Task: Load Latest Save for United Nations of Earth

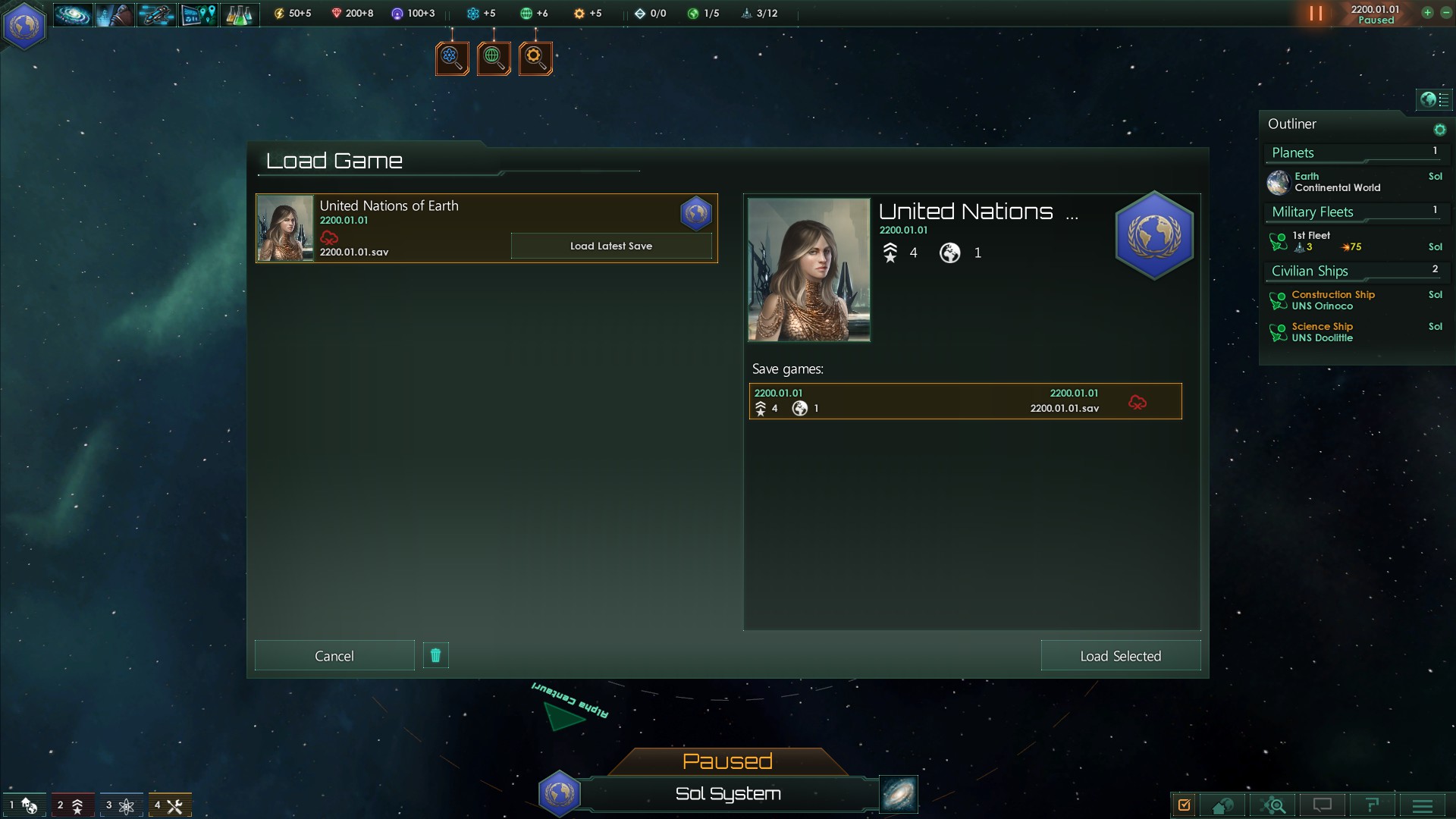Action: [611, 246]
